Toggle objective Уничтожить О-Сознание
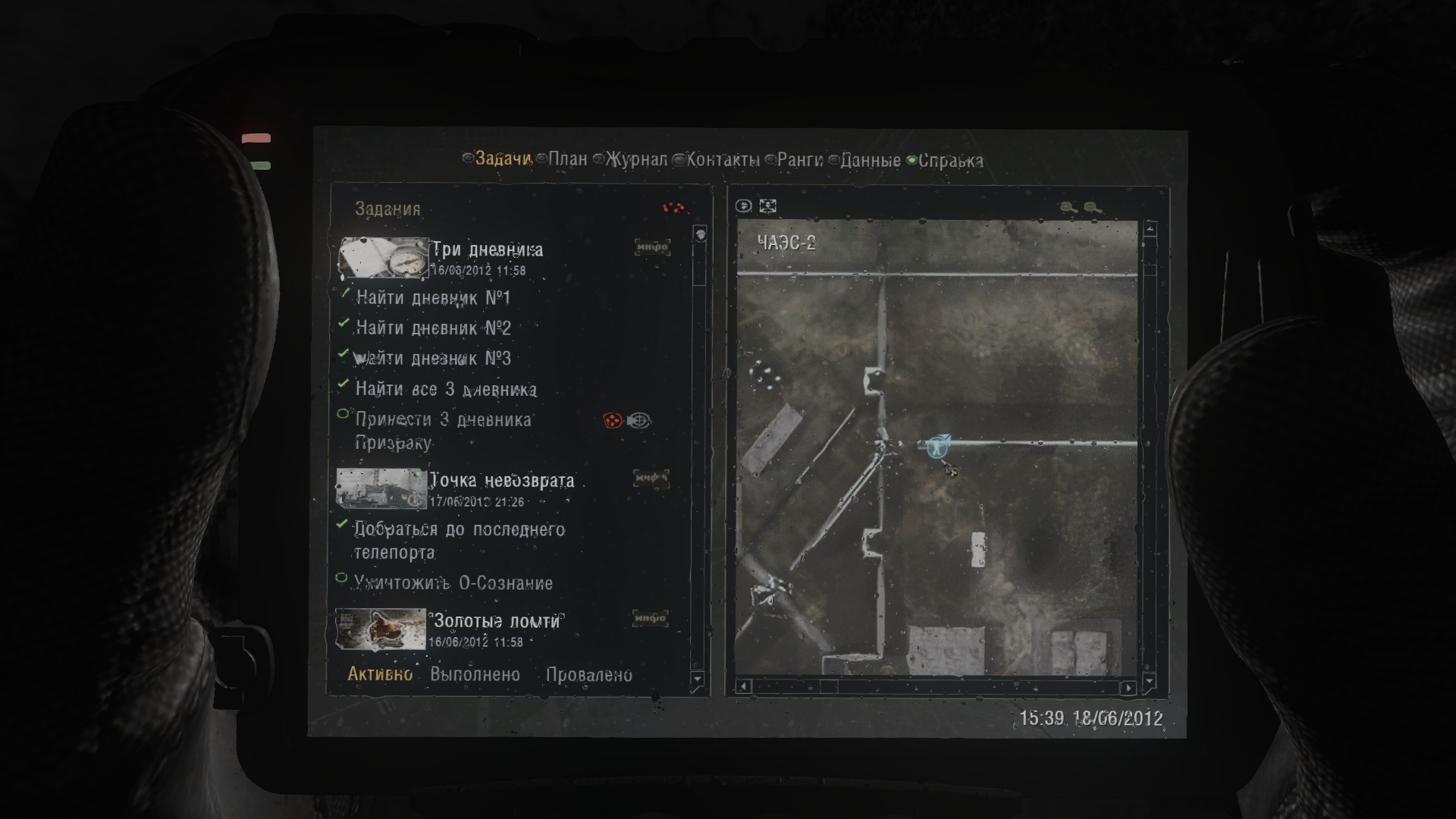 click(x=342, y=579)
